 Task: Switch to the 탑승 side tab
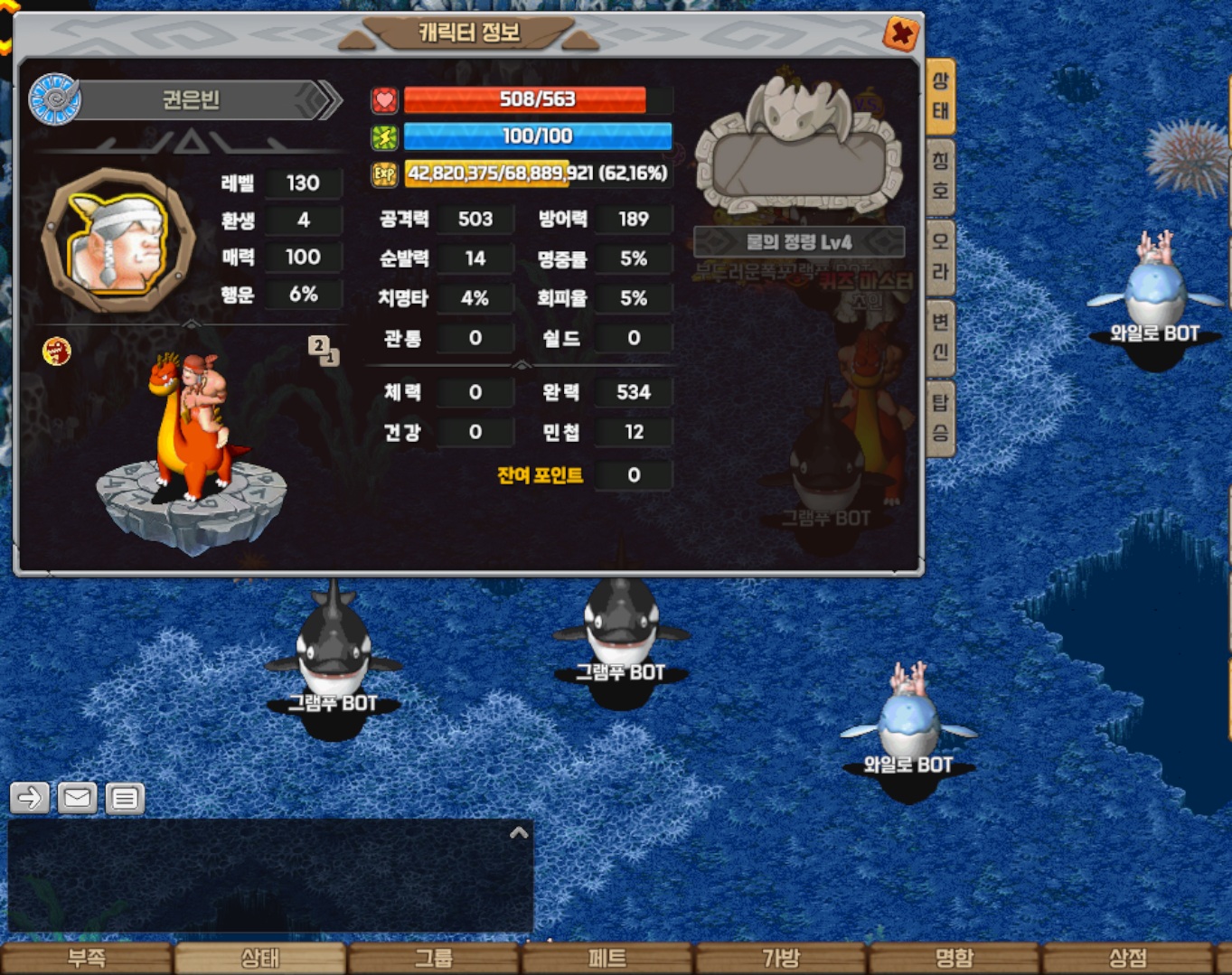click(x=940, y=417)
